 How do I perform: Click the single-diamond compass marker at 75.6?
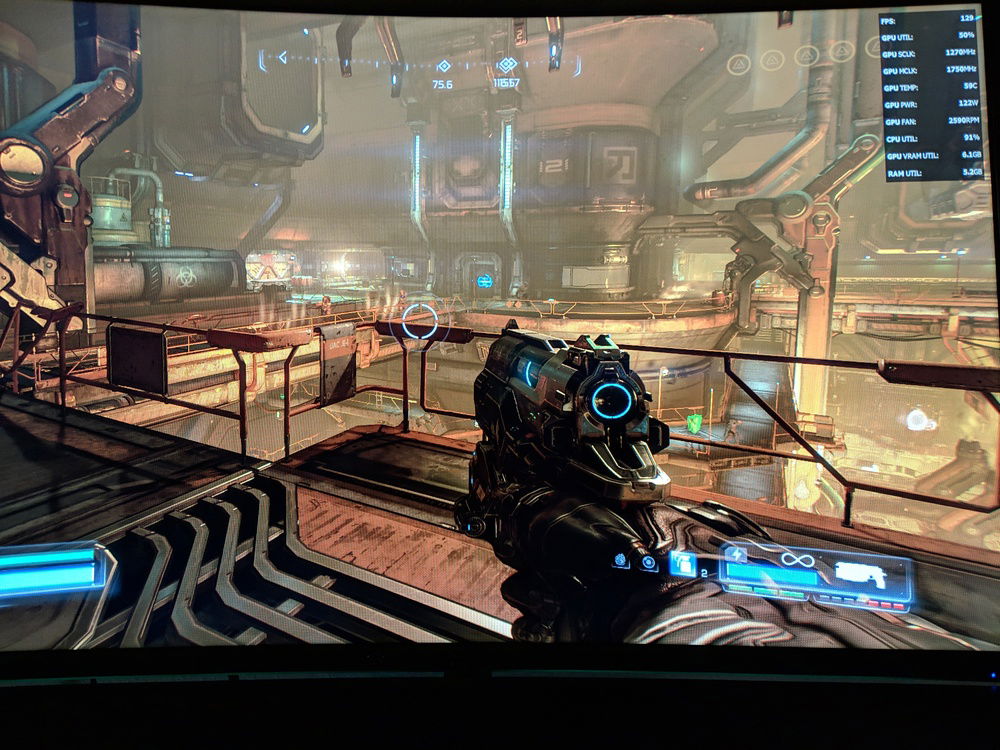(442, 67)
